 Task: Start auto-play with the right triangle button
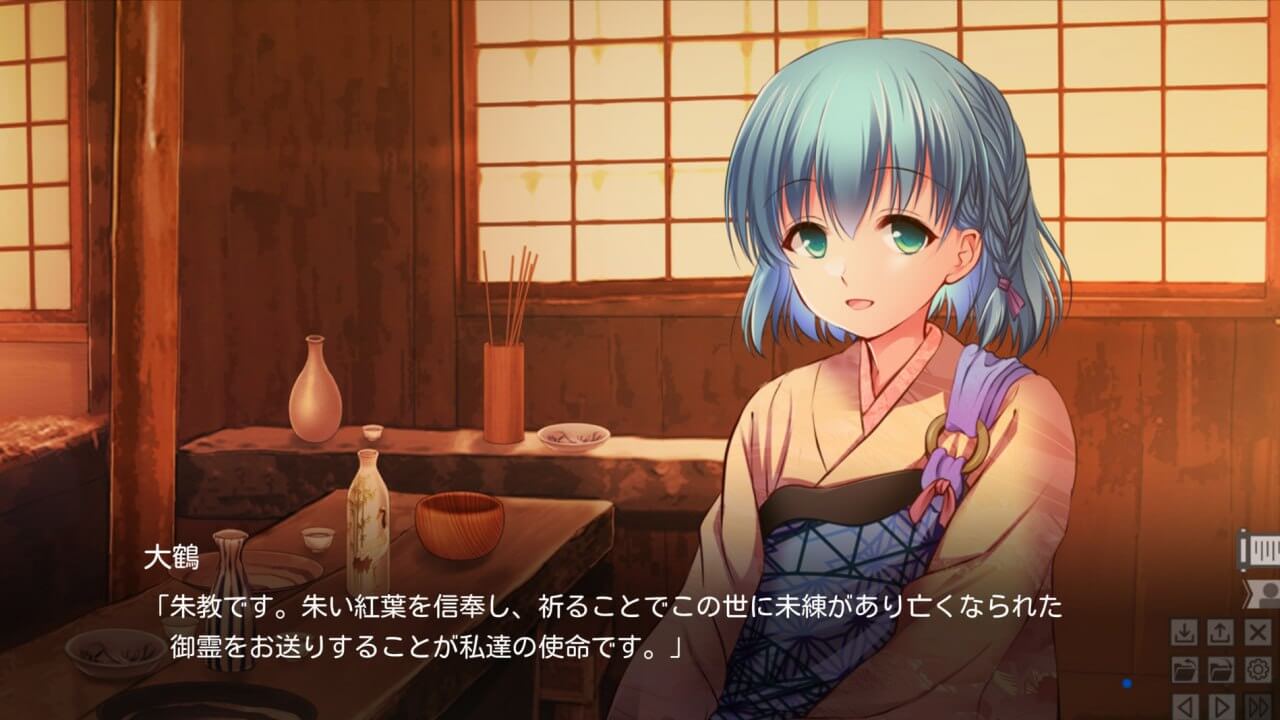(1220, 705)
